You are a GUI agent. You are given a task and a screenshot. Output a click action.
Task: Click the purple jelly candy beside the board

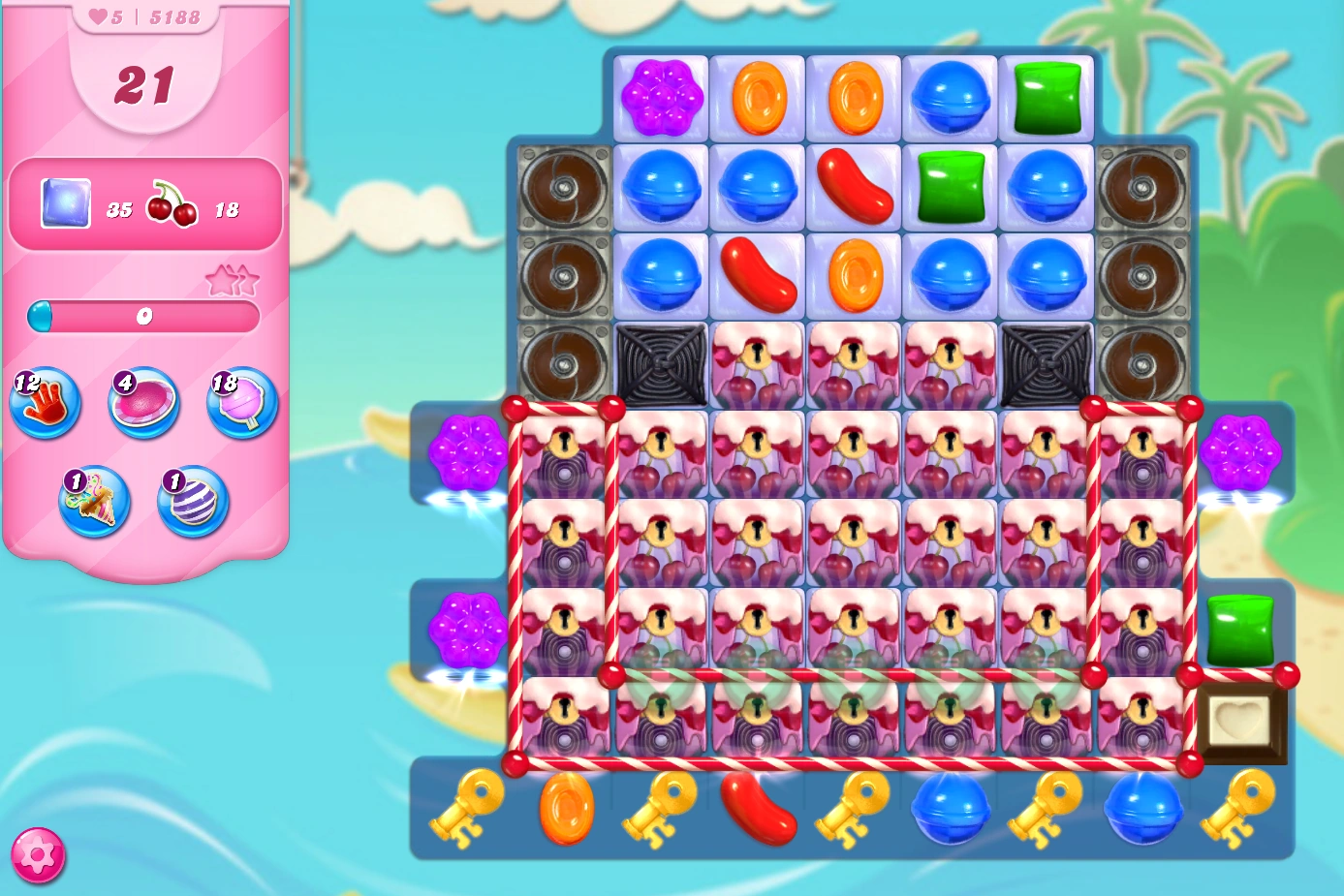[469, 450]
